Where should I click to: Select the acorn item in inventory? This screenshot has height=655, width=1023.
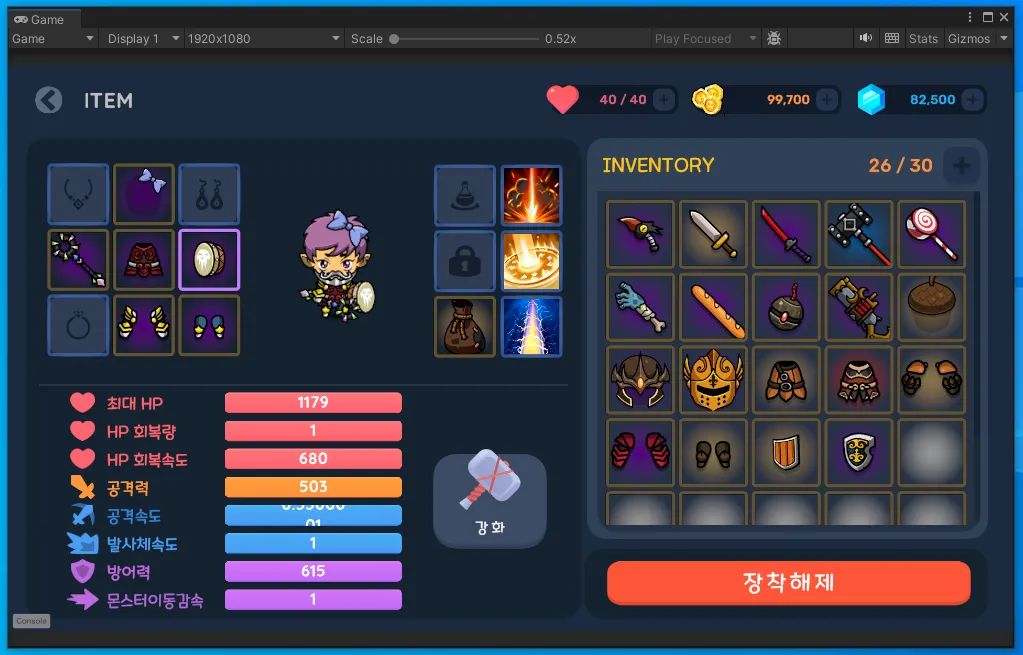coord(931,307)
